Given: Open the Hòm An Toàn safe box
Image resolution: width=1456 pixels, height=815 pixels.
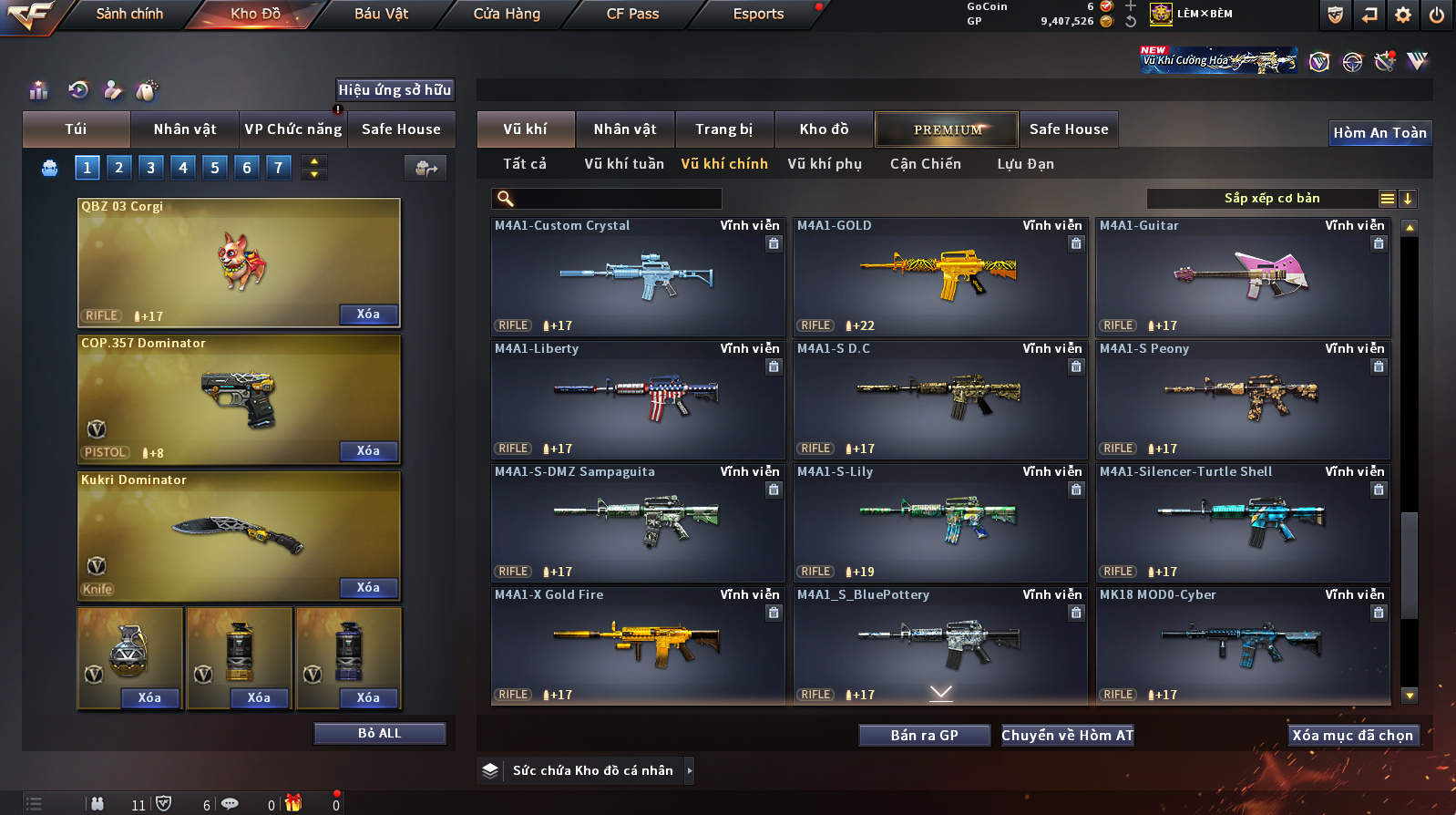Looking at the screenshot, I should pyautogui.click(x=1379, y=133).
